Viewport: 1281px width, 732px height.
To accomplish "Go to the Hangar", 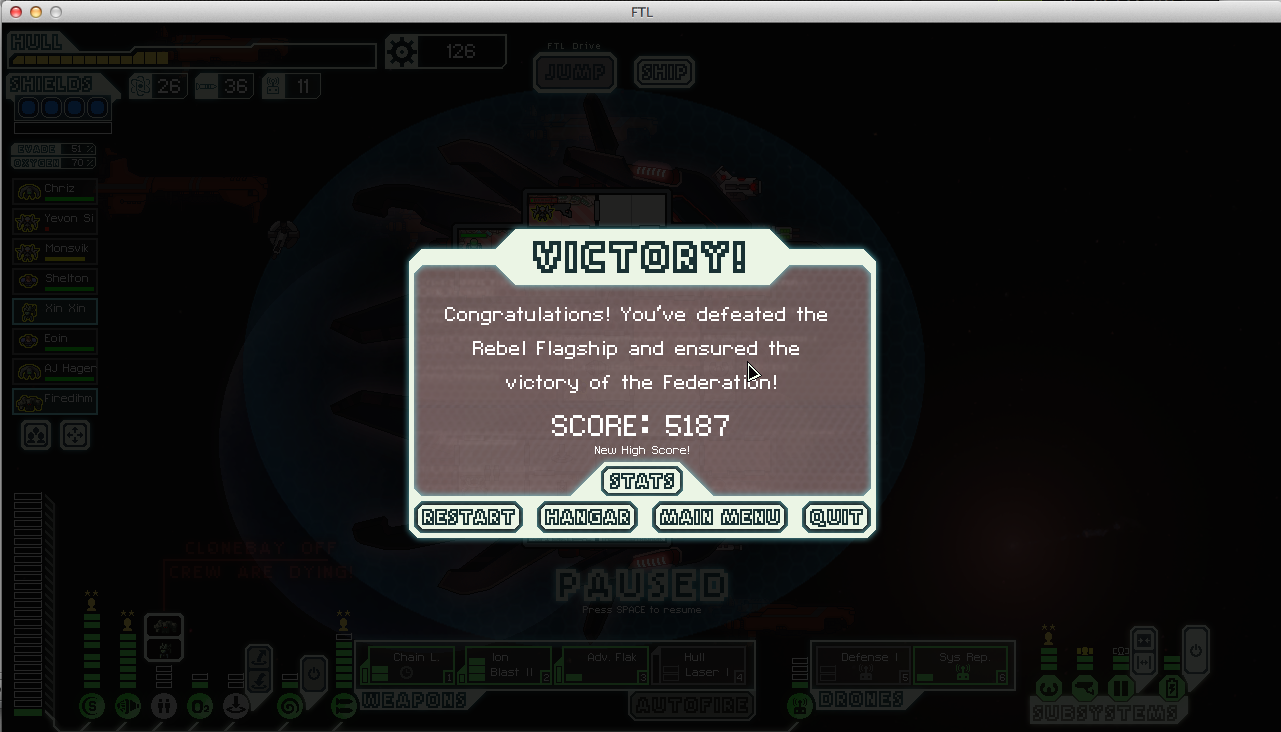I will 587,517.
